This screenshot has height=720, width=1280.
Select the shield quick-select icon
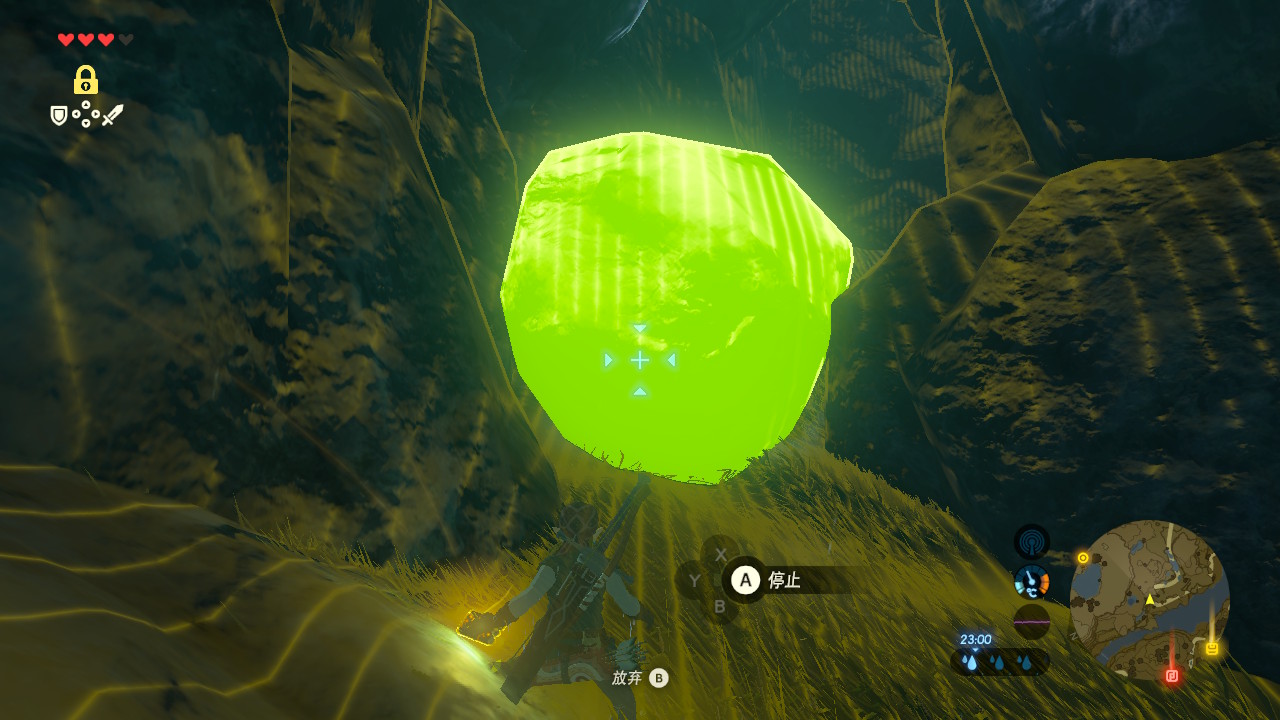pos(59,116)
